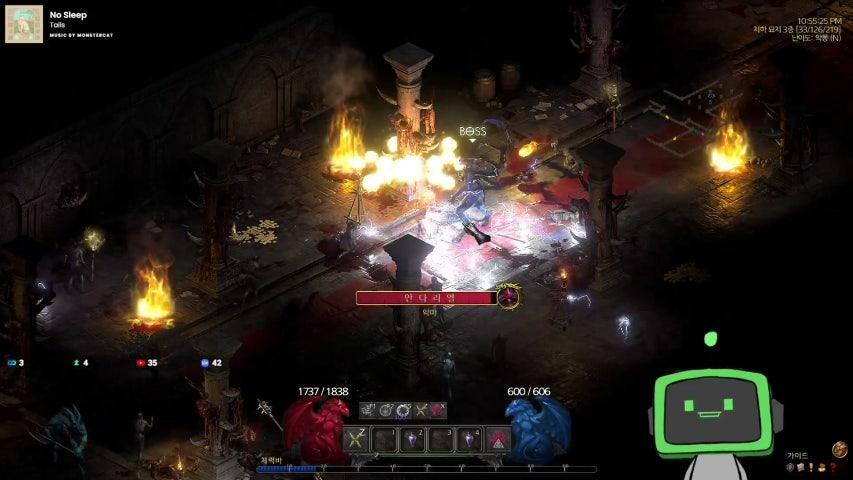
Task: Select the crossed swords left-click skill
Action: 357,438
